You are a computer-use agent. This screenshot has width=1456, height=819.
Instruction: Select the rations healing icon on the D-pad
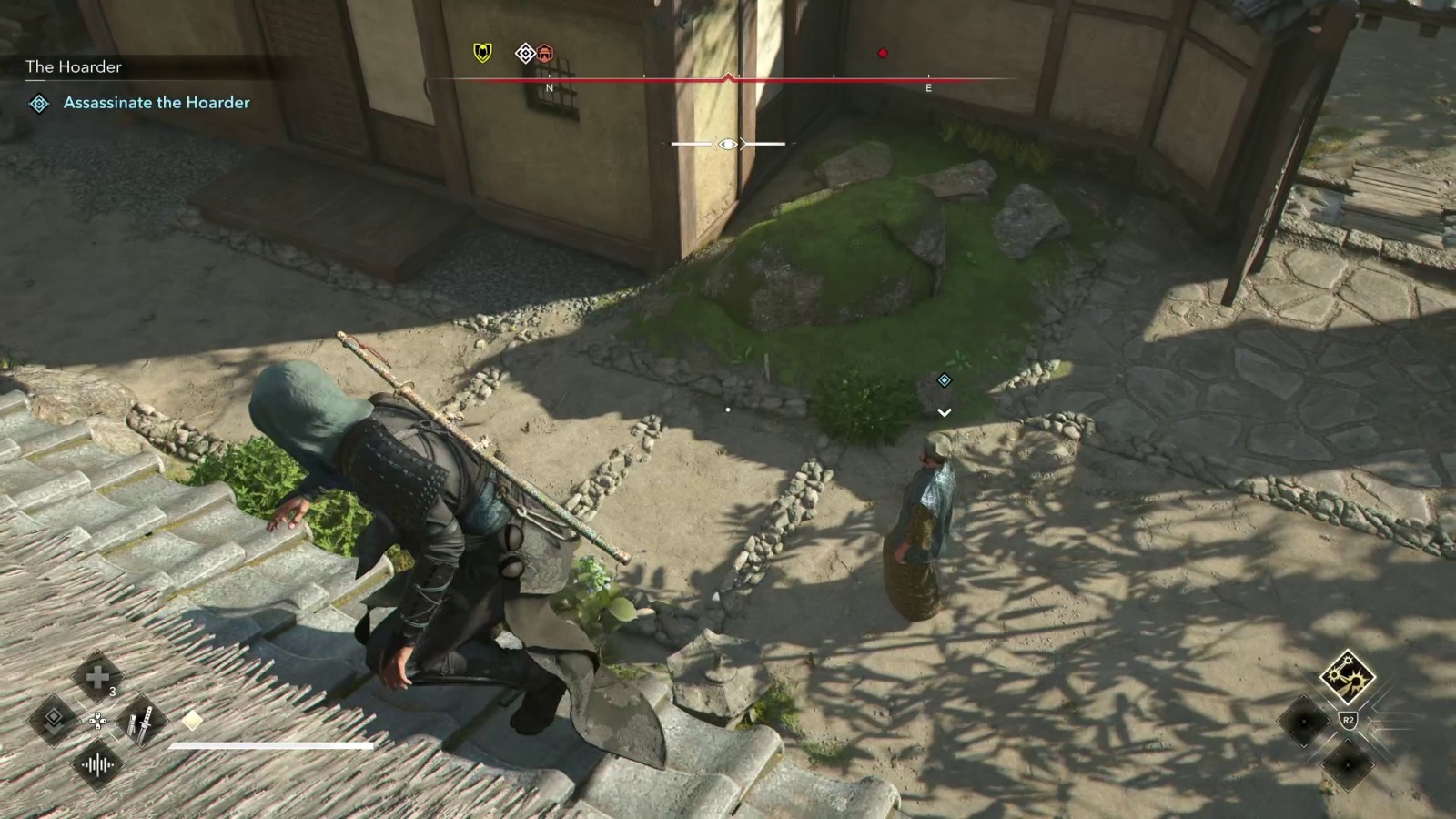[x=98, y=675]
